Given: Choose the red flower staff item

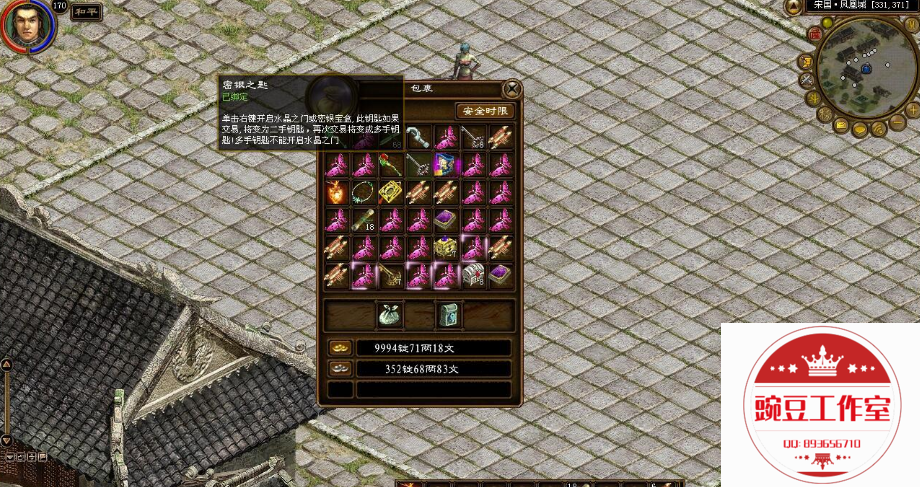Looking at the screenshot, I should coord(391,164).
